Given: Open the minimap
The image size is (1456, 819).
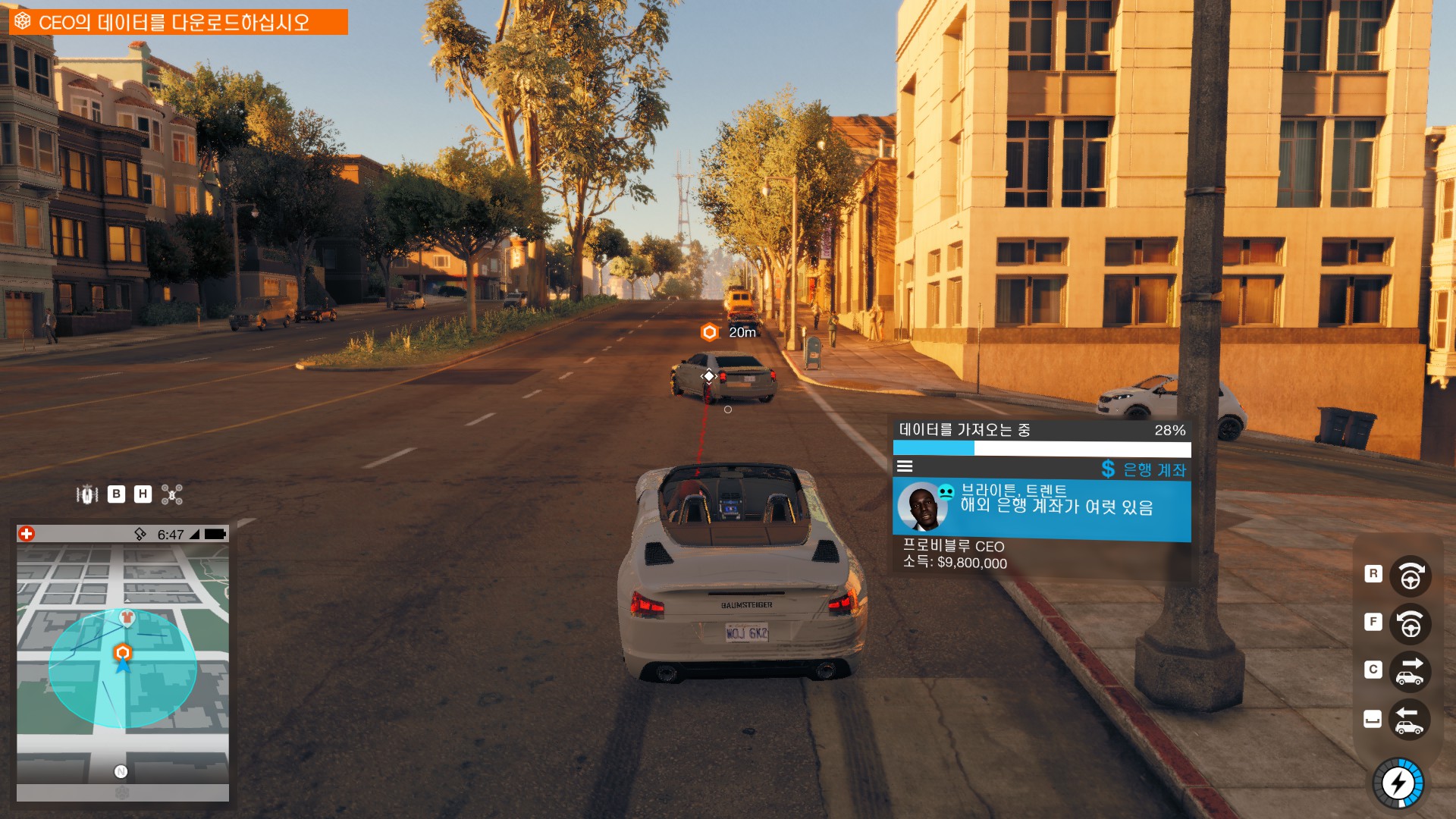Looking at the screenshot, I should coord(123,658).
